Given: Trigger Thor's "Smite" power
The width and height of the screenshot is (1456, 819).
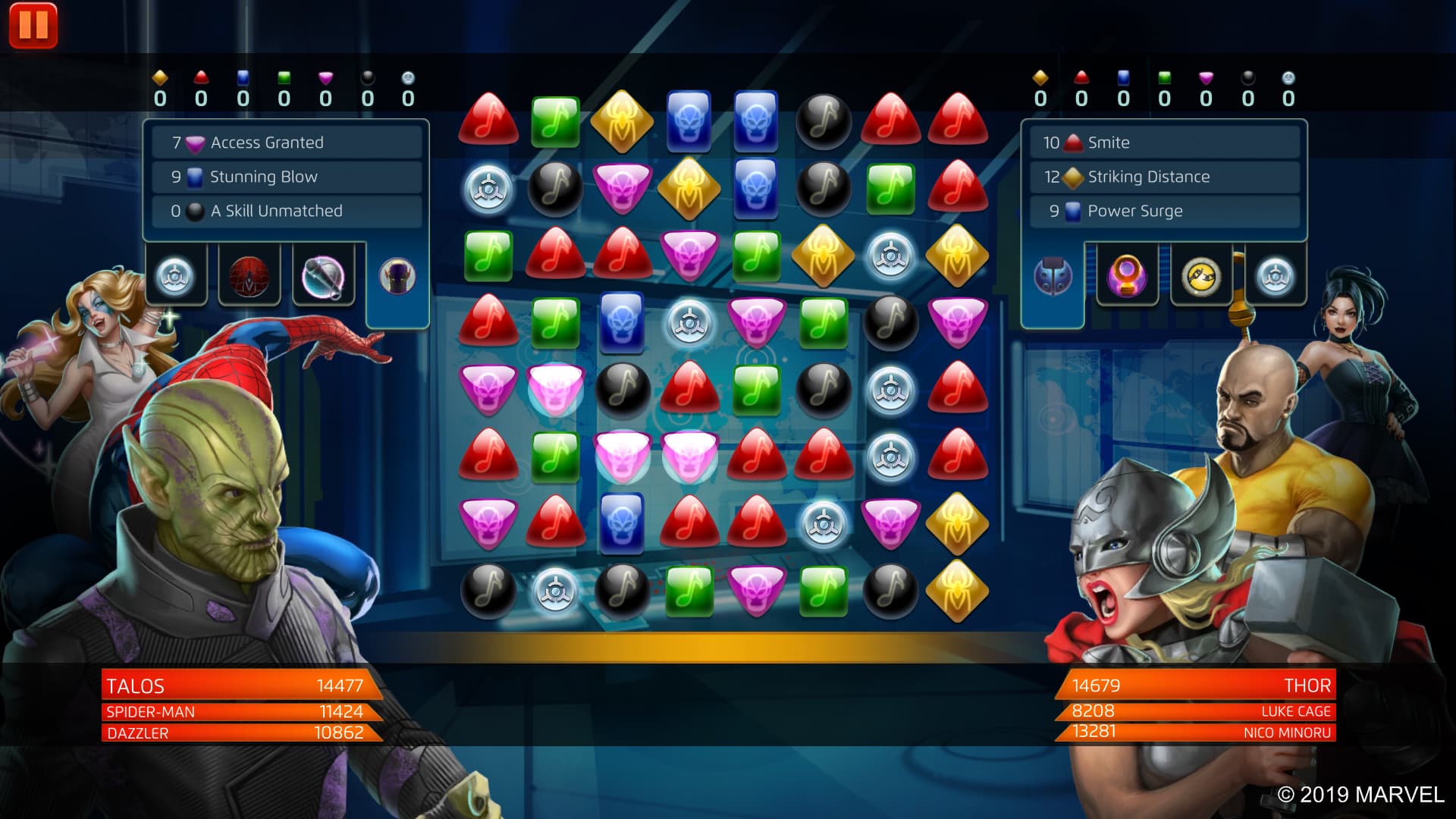Looking at the screenshot, I should click(1166, 142).
